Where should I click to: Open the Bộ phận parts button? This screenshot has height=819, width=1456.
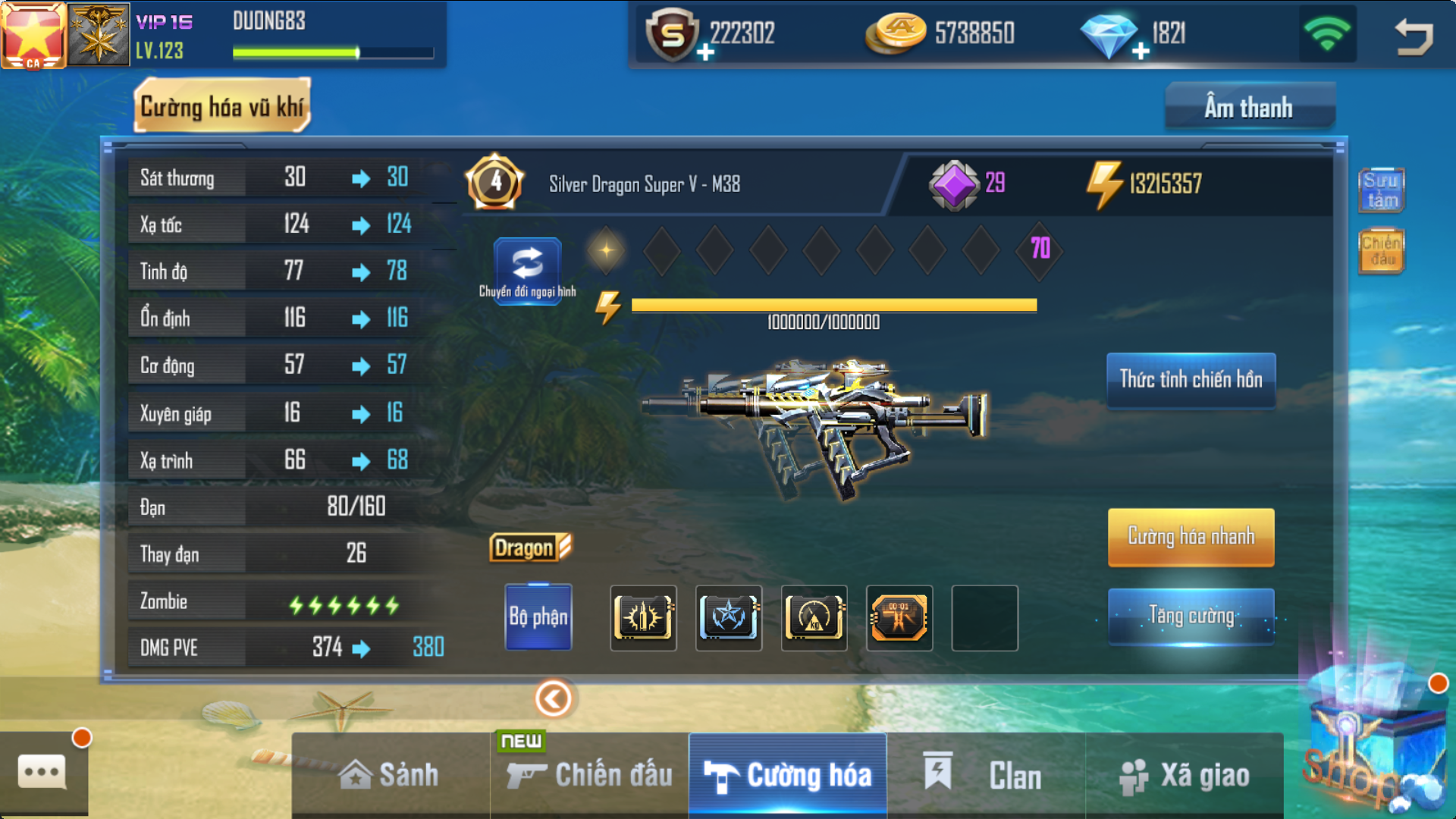(538, 617)
